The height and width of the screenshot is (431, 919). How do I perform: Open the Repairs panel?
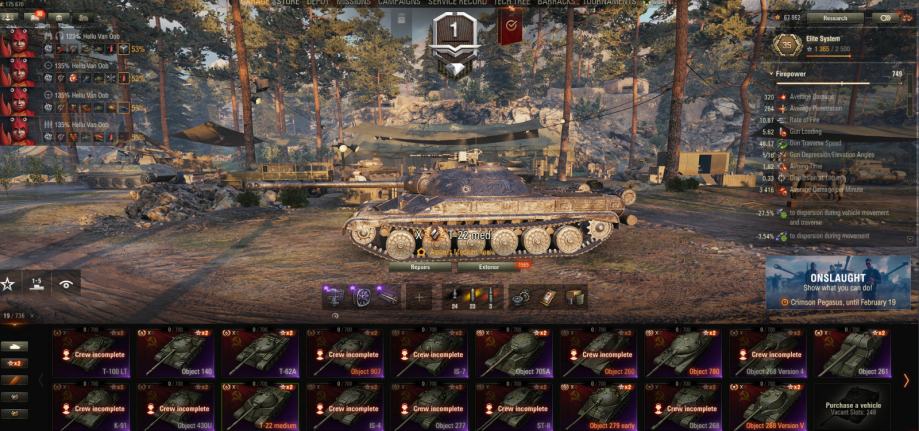(x=420, y=267)
